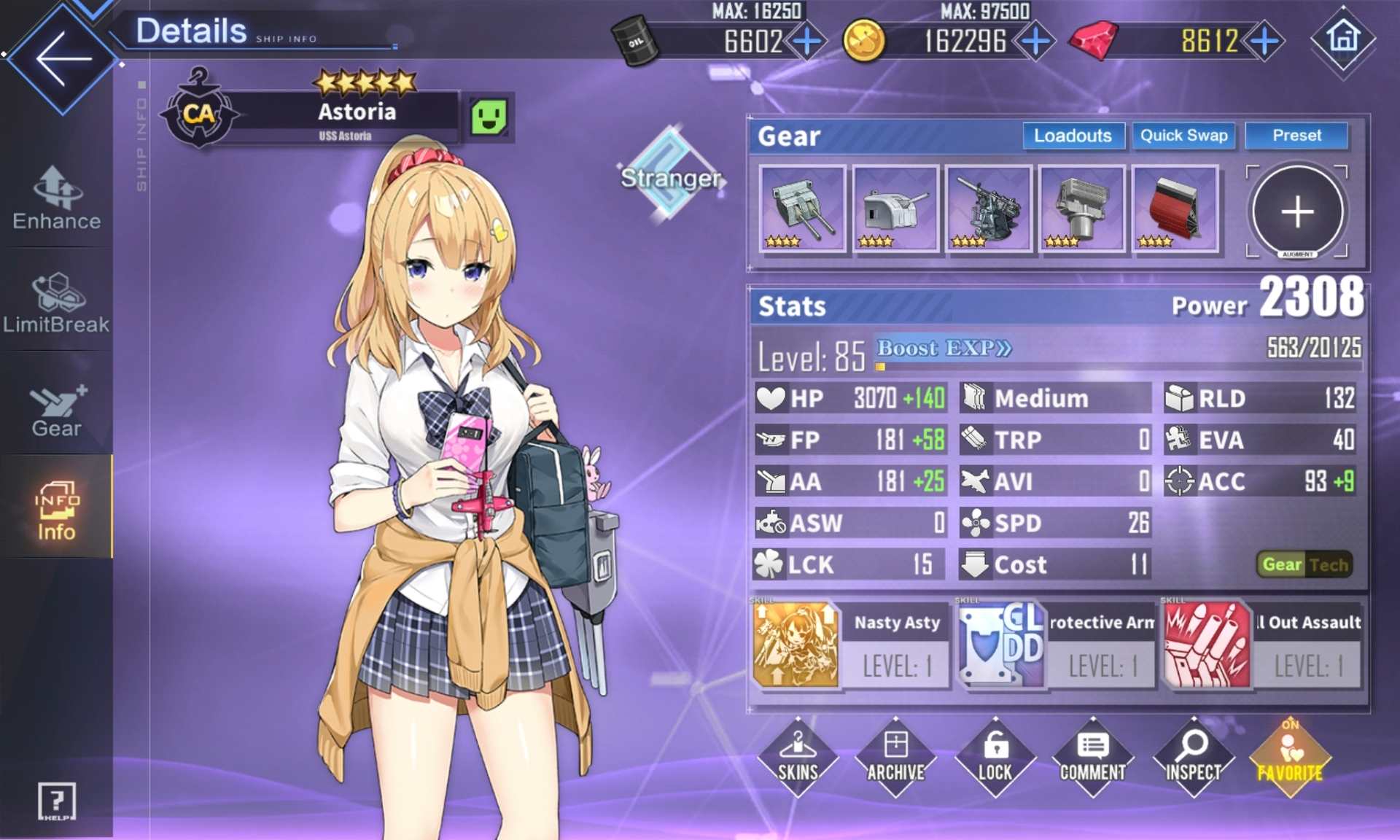Open the Help question mark
1400x840 pixels.
coord(56,801)
